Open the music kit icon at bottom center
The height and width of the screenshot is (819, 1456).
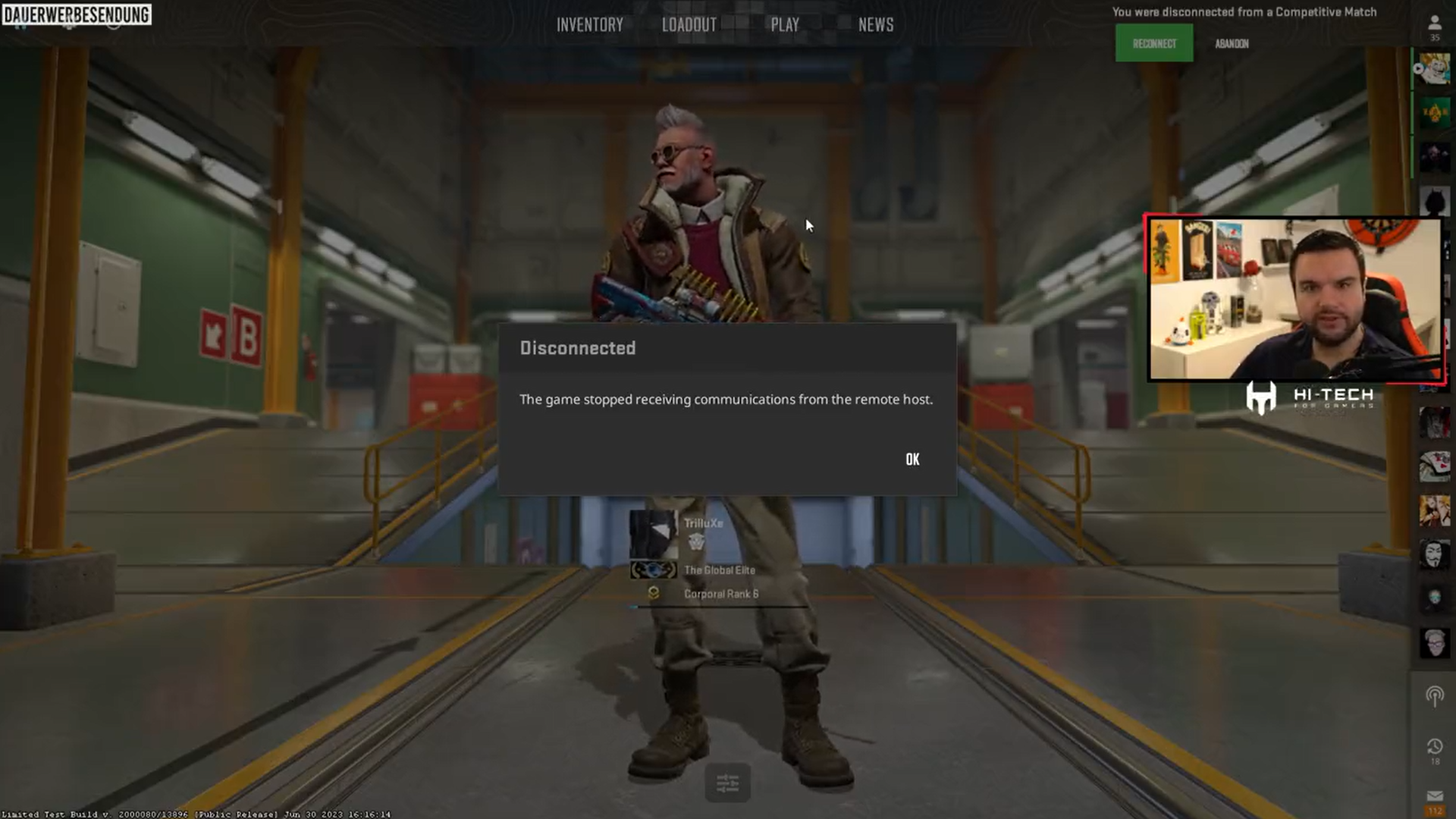point(726,783)
